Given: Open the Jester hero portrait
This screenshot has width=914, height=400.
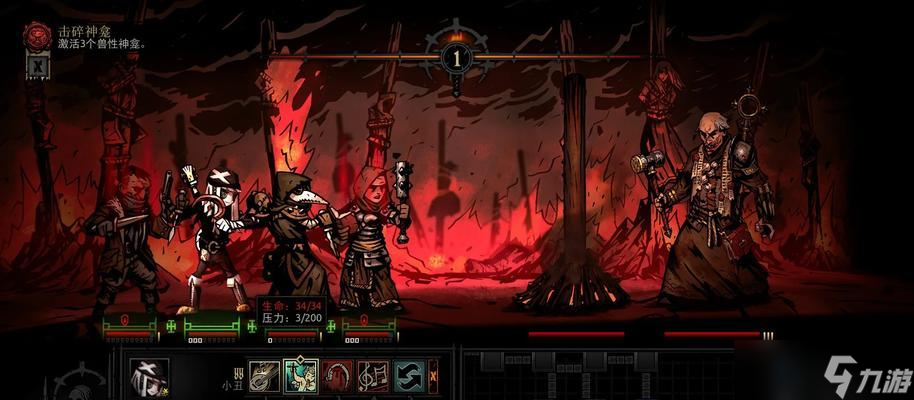Looking at the screenshot, I should [x=149, y=378].
